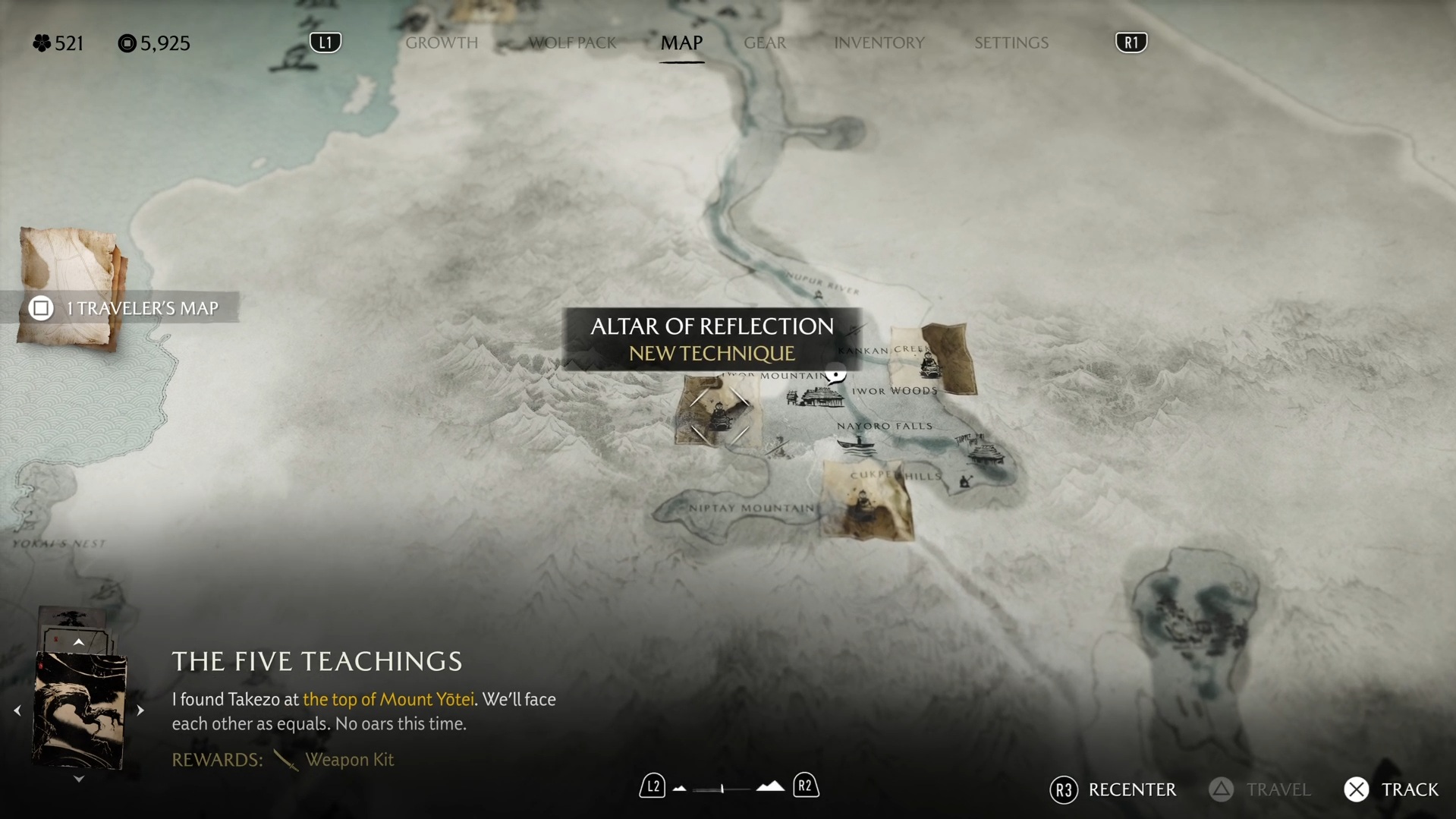This screenshot has width=1456, height=819.
Task: Open the Wolf Pack tab
Action: pos(572,43)
